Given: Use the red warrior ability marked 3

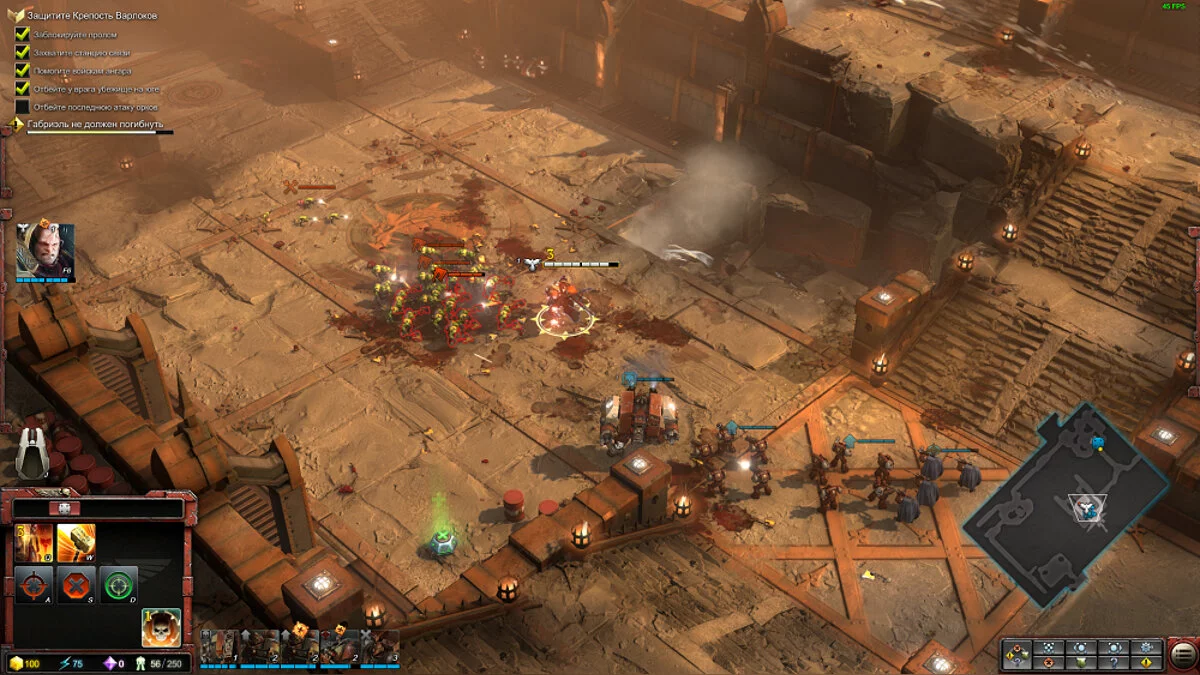Looking at the screenshot, I should [33, 542].
